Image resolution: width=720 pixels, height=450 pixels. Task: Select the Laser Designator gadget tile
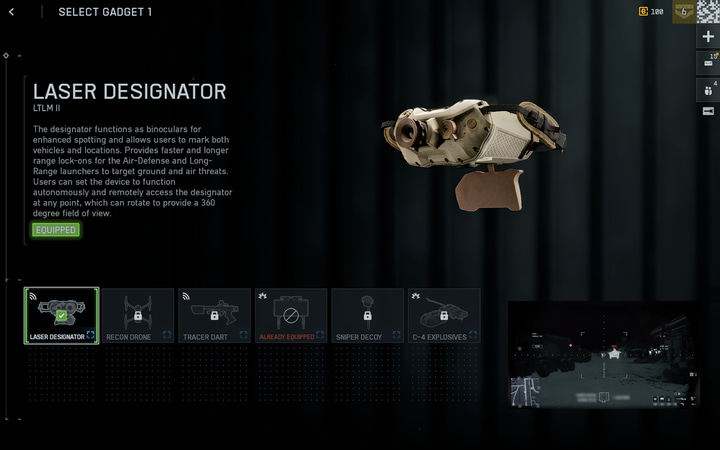point(61,316)
